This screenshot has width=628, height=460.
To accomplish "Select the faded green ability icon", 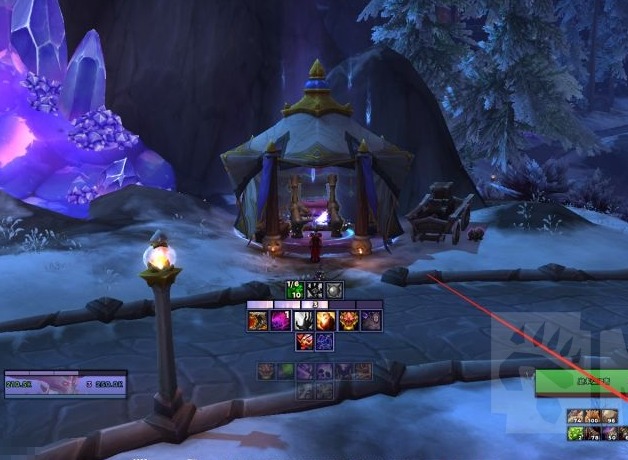I will 286,371.
